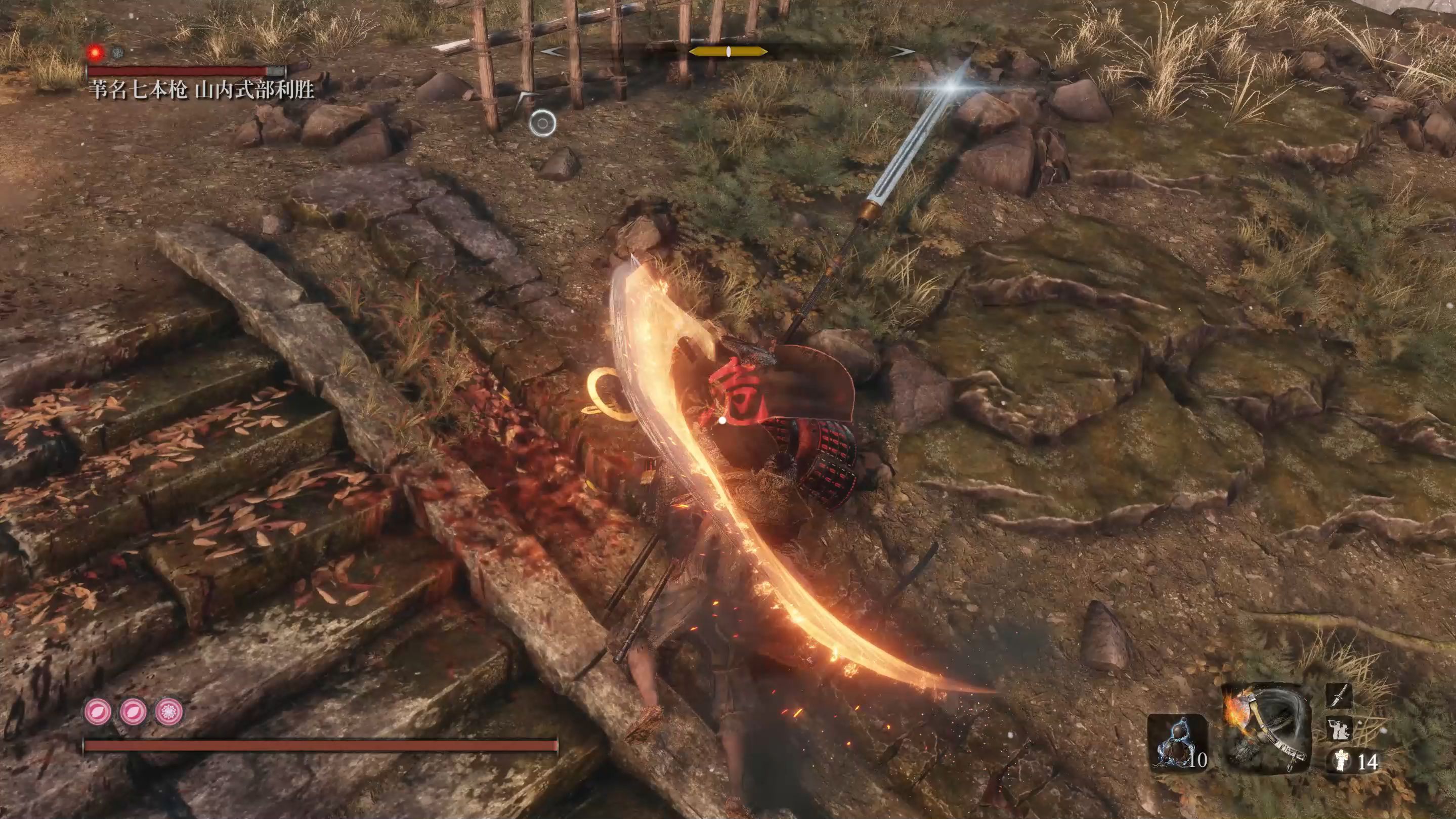Select the Healing Gourd item slot
The height and width of the screenshot is (819, 1456).
pyautogui.click(x=1177, y=742)
